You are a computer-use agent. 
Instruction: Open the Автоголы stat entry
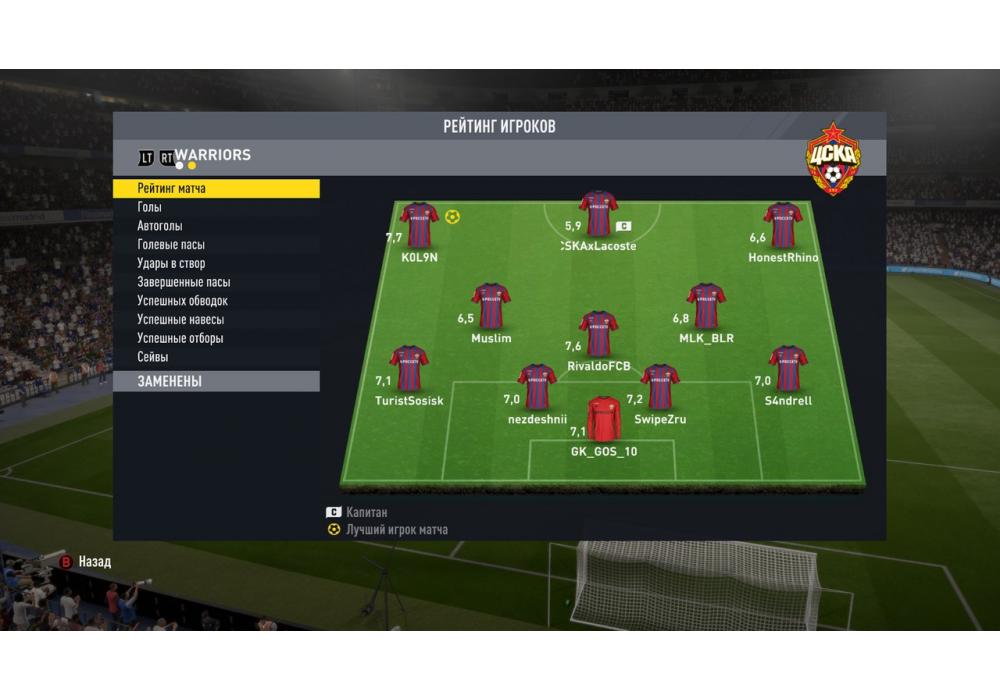pyautogui.click(x=216, y=226)
